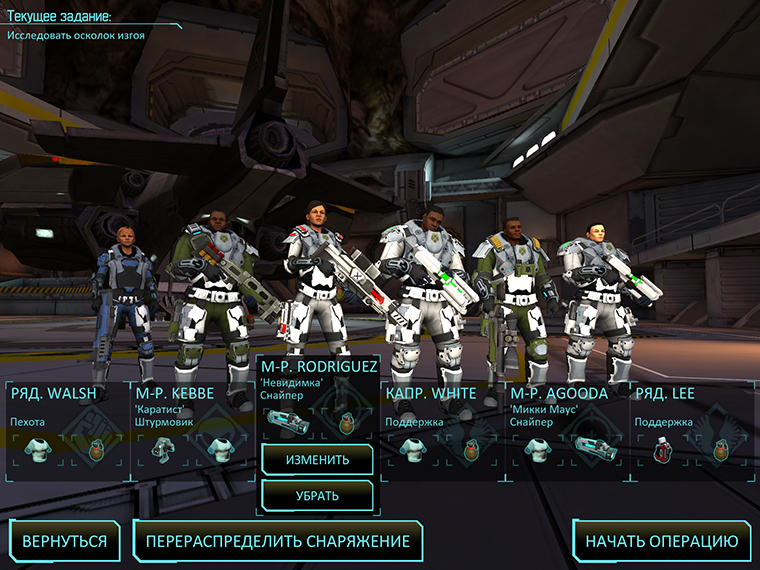This screenshot has height=570, width=760.
Task: Open the redistribute equipment option
Action: 277,541
